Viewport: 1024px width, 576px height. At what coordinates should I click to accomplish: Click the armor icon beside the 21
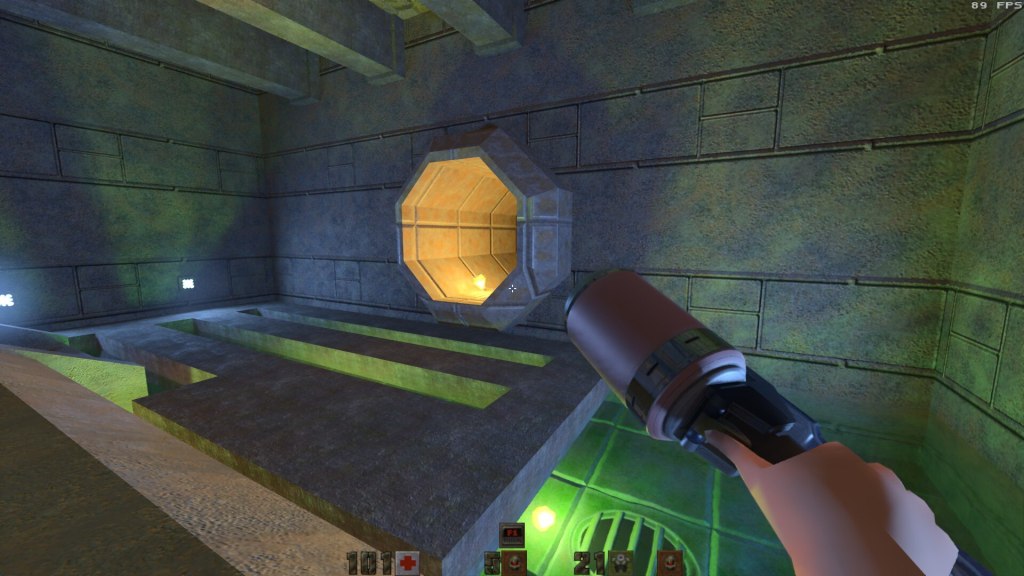click(x=620, y=563)
